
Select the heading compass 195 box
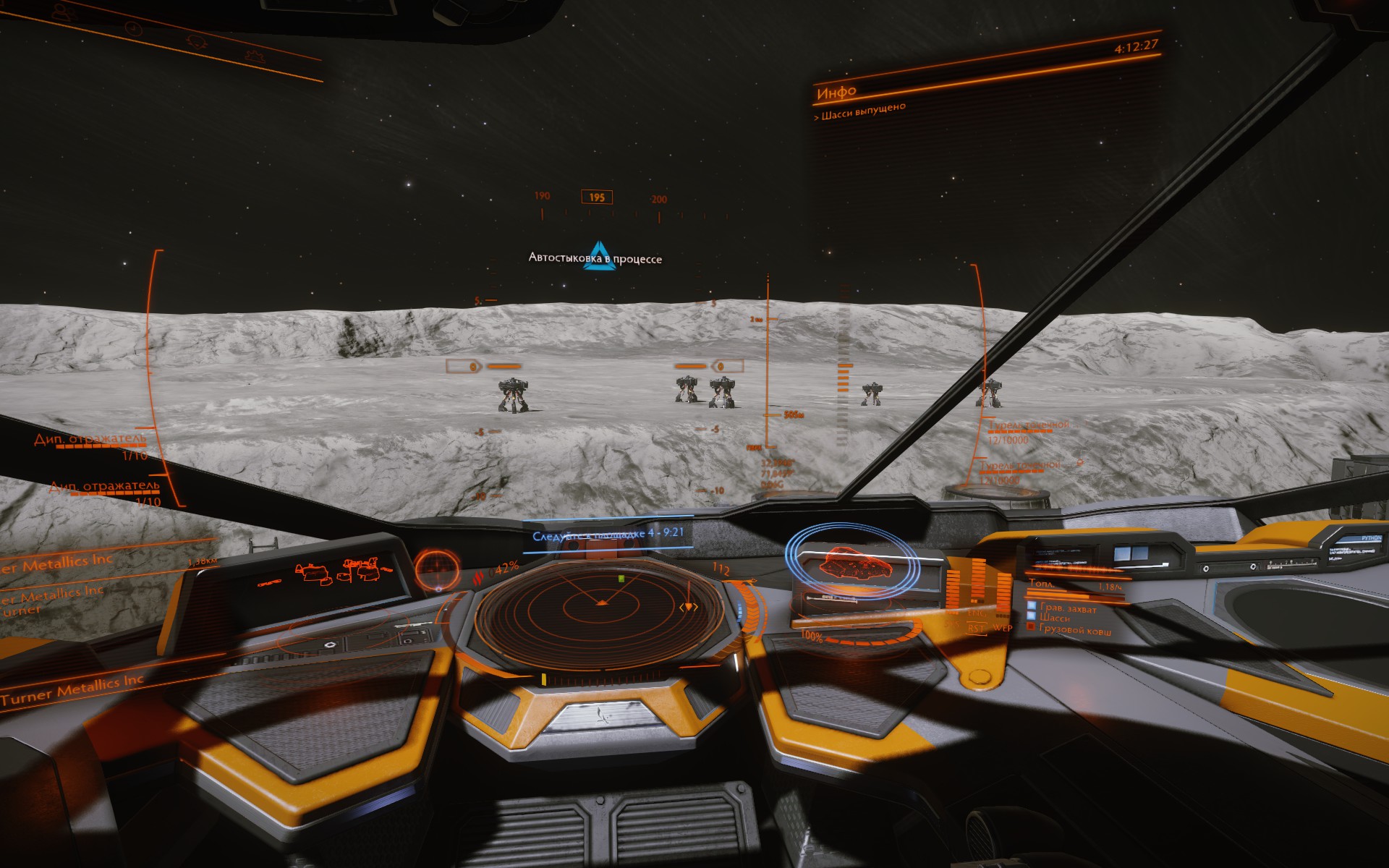coord(597,197)
